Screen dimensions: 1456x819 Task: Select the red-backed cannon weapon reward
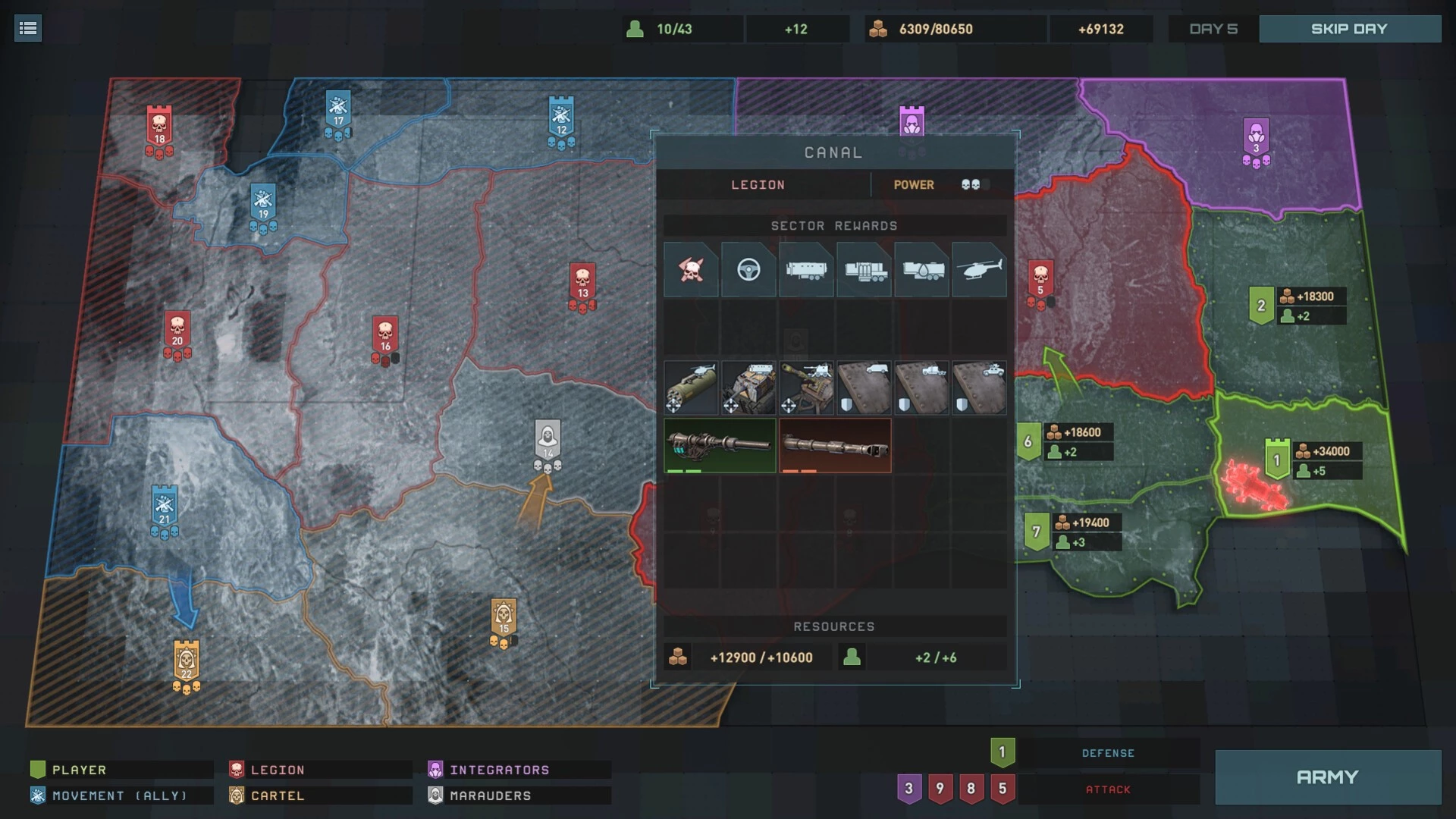click(835, 445)
